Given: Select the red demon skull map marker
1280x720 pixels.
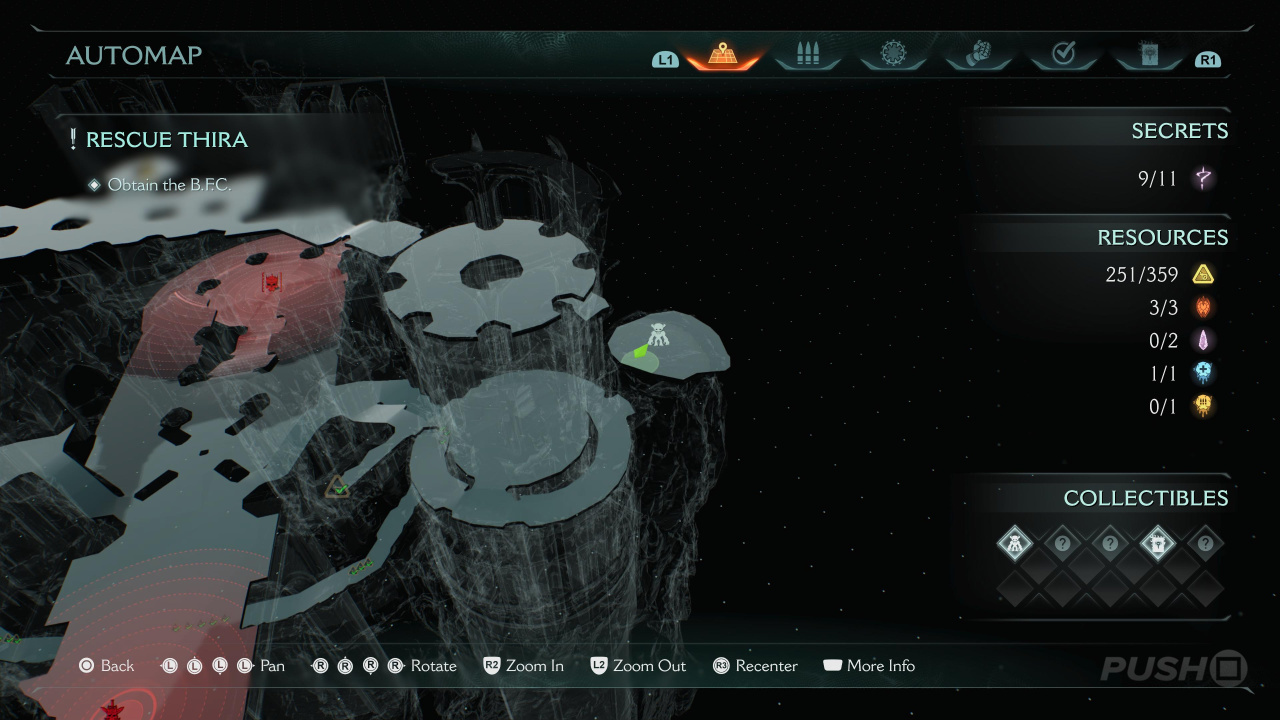Looking at the screenshot, I should 270,284.
